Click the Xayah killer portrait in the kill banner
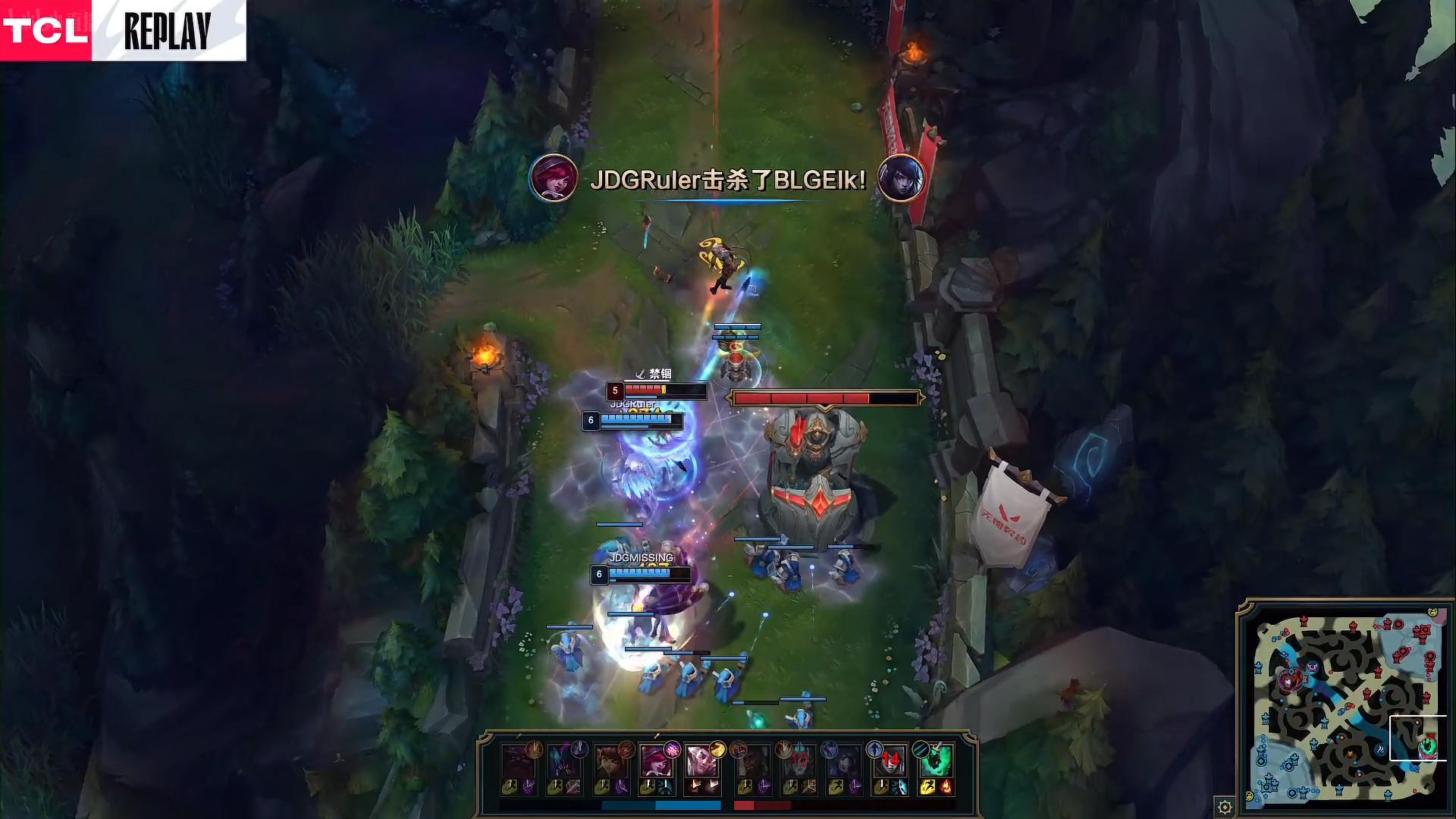The image size is (1456, 819). pyautogui.click(x=555, y=178)
